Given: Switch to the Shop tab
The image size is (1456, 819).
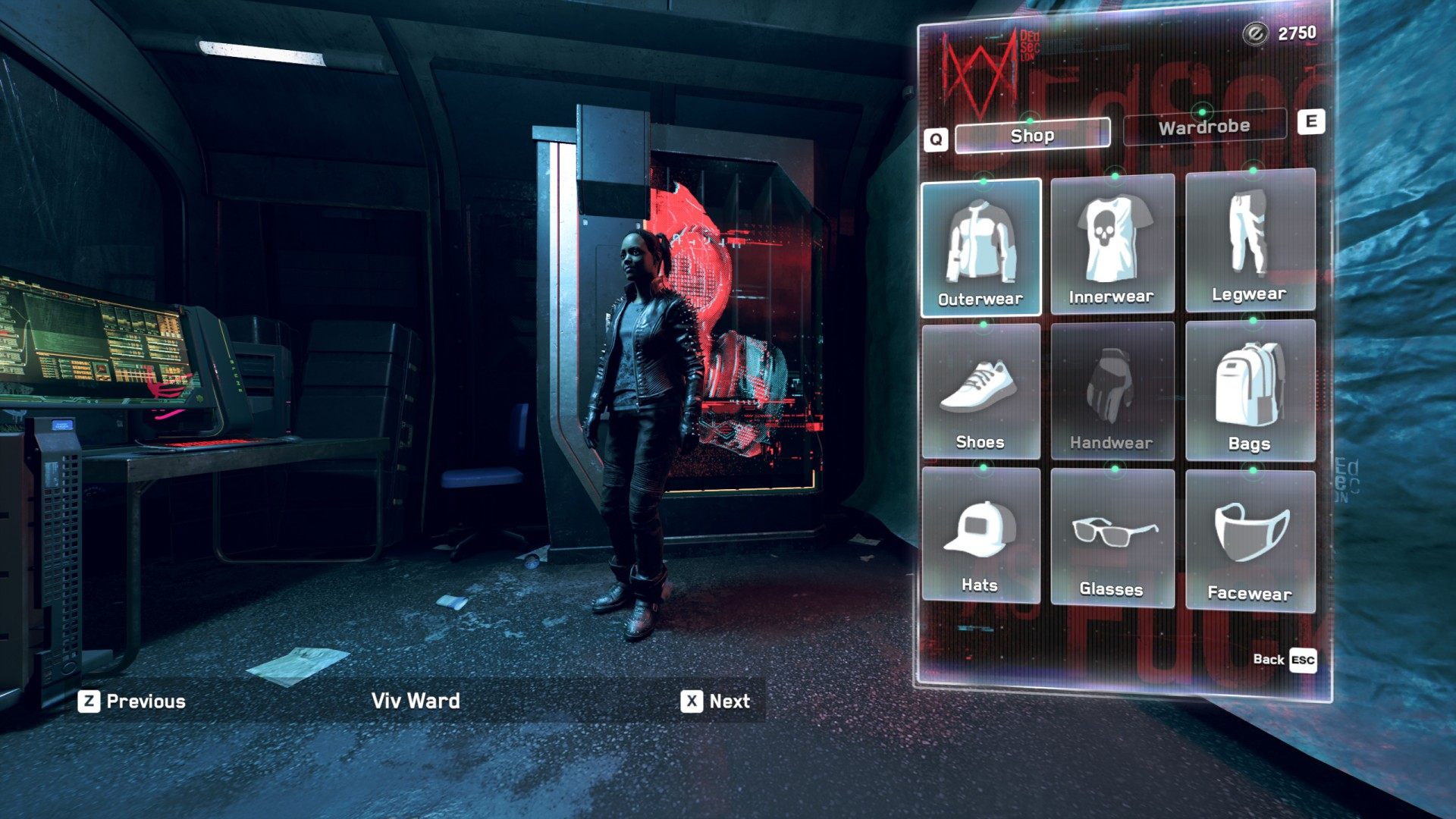Looking at the screenshot, I should (1032, 135).
